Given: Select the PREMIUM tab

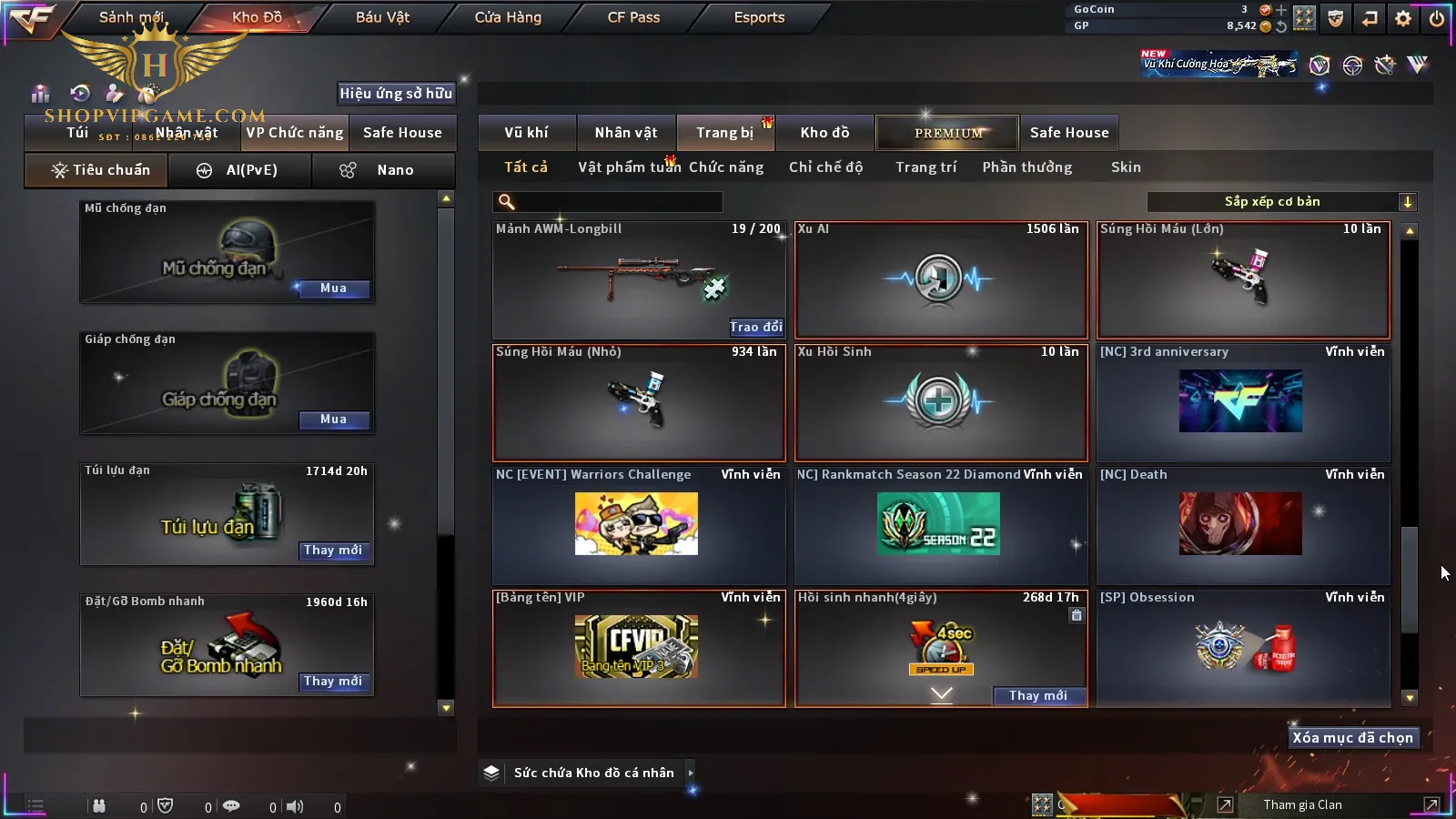Looking at the screenshot, I should [947, 133].
